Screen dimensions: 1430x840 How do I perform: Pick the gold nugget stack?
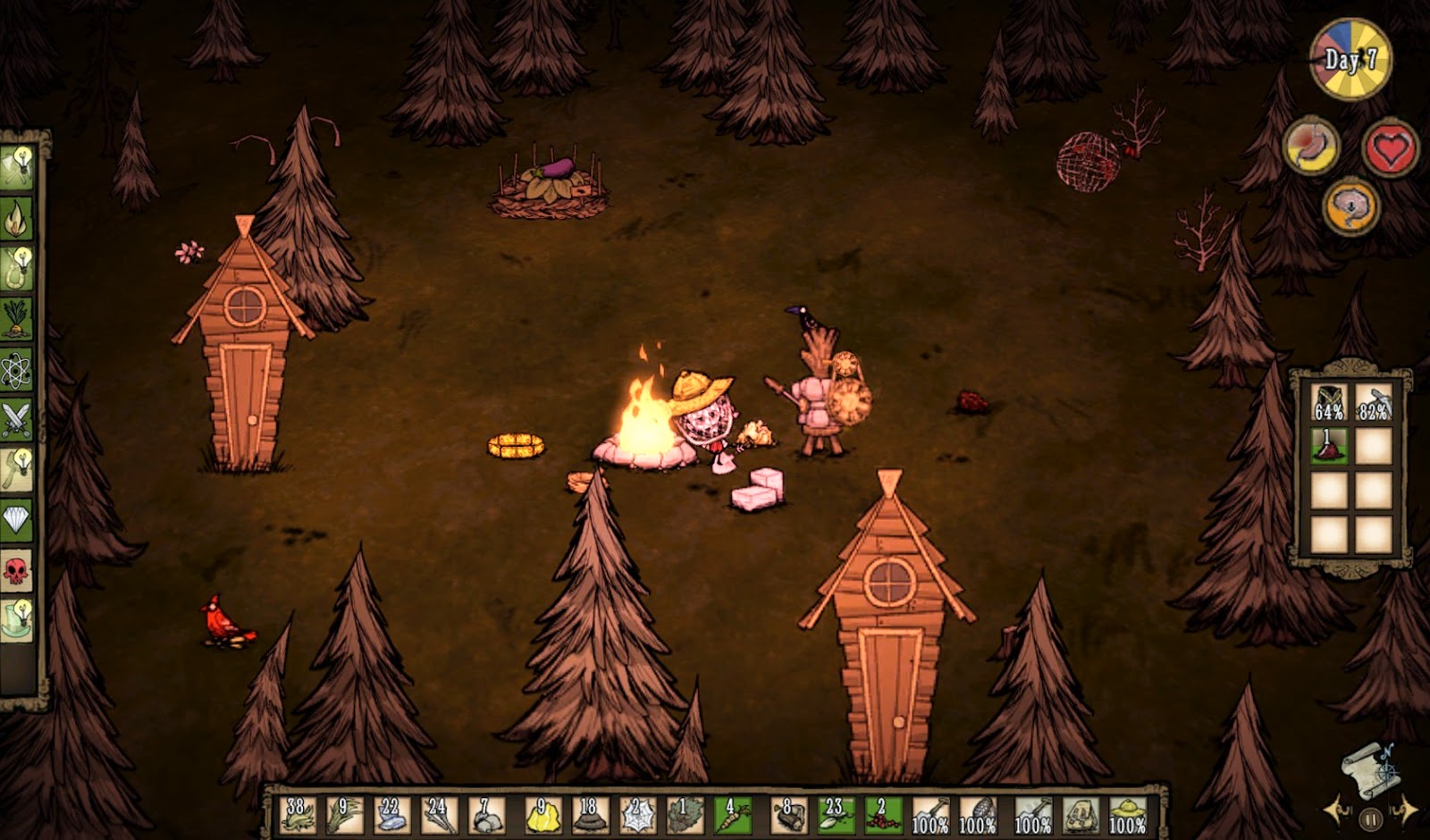pyautogui.click(x=539, y=814)
